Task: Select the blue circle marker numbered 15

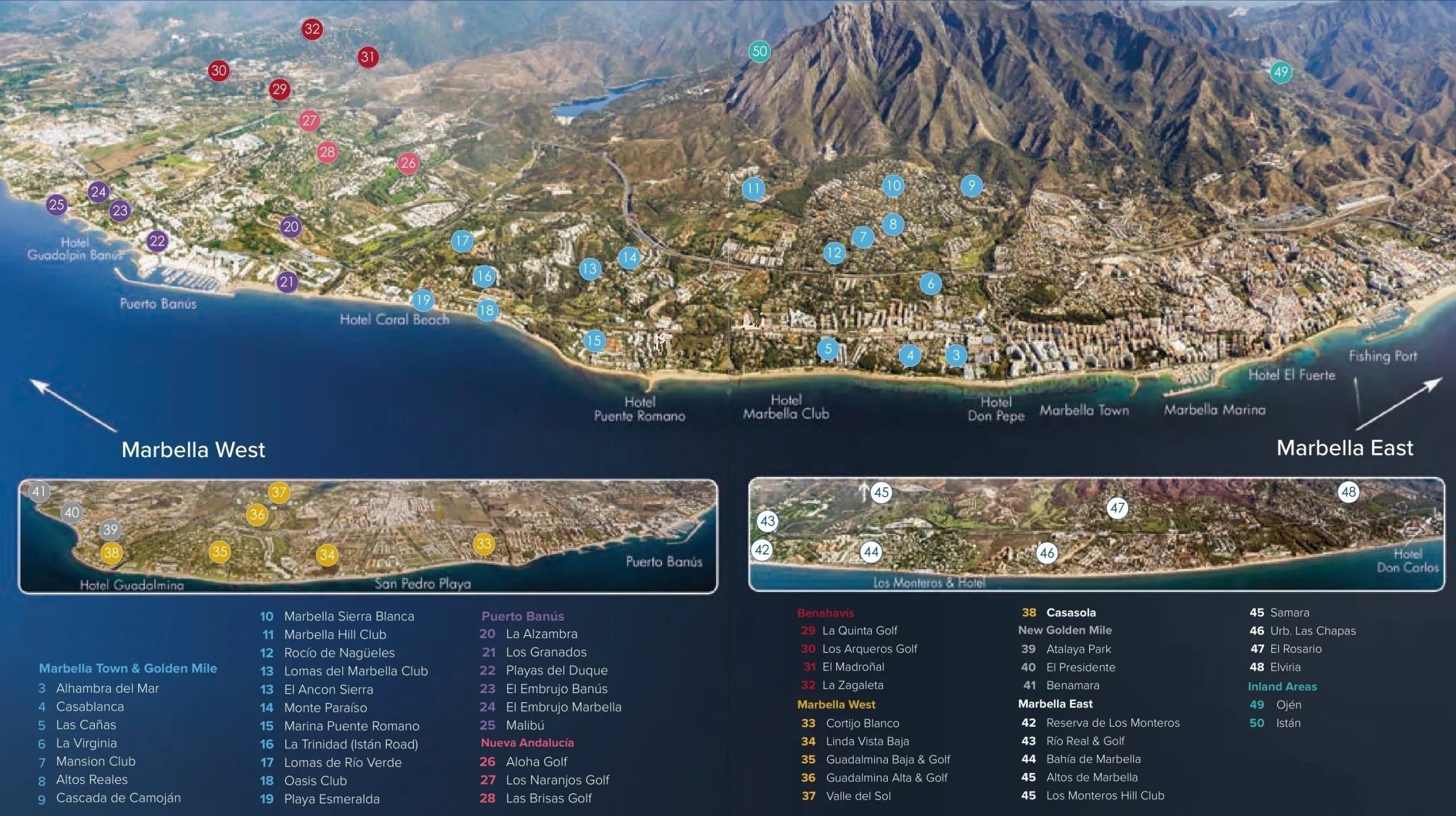Action: [594, 341]
